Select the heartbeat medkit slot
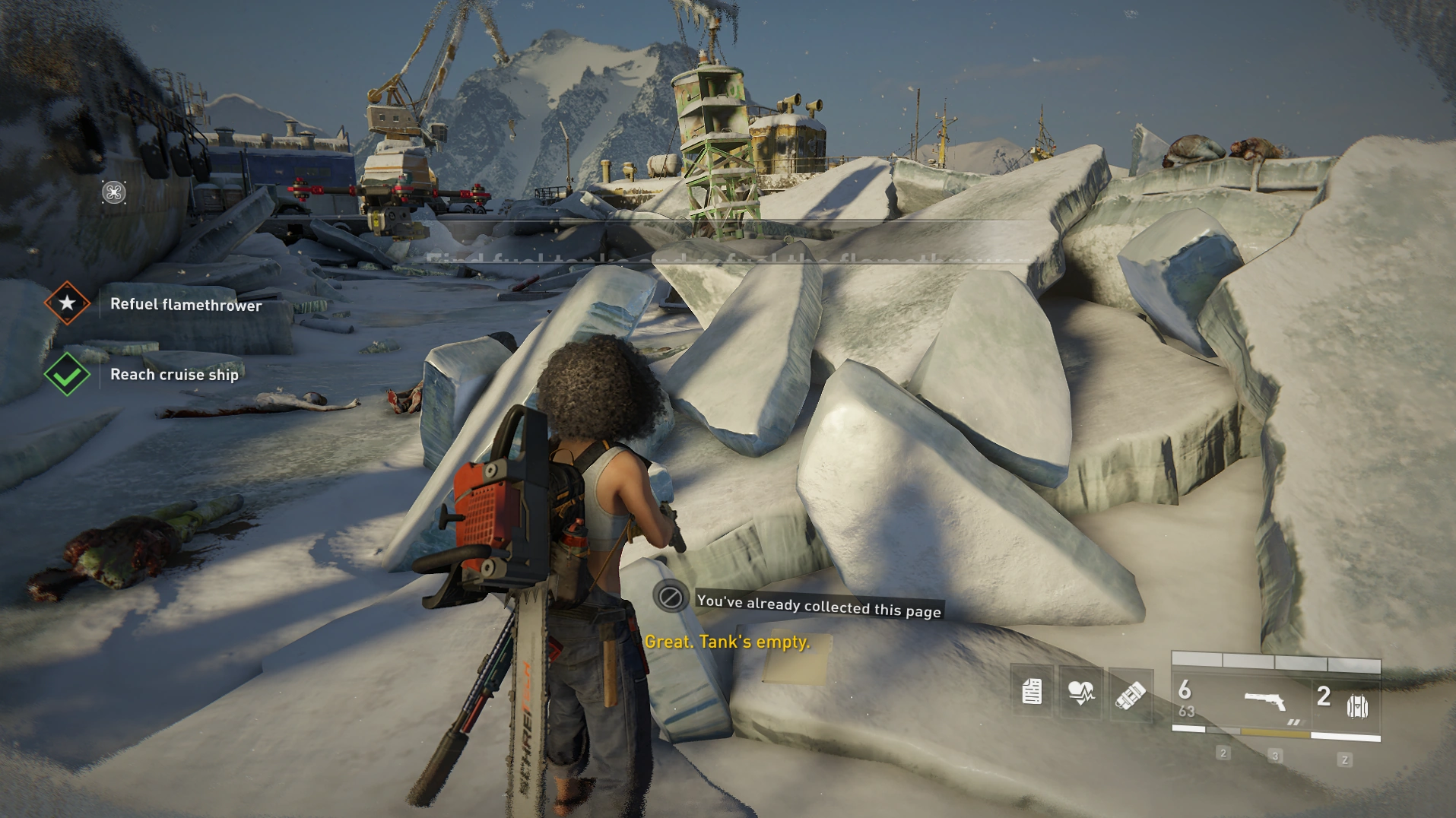This screenshot has width=1456, height=818. click(x=1080, y=692)
